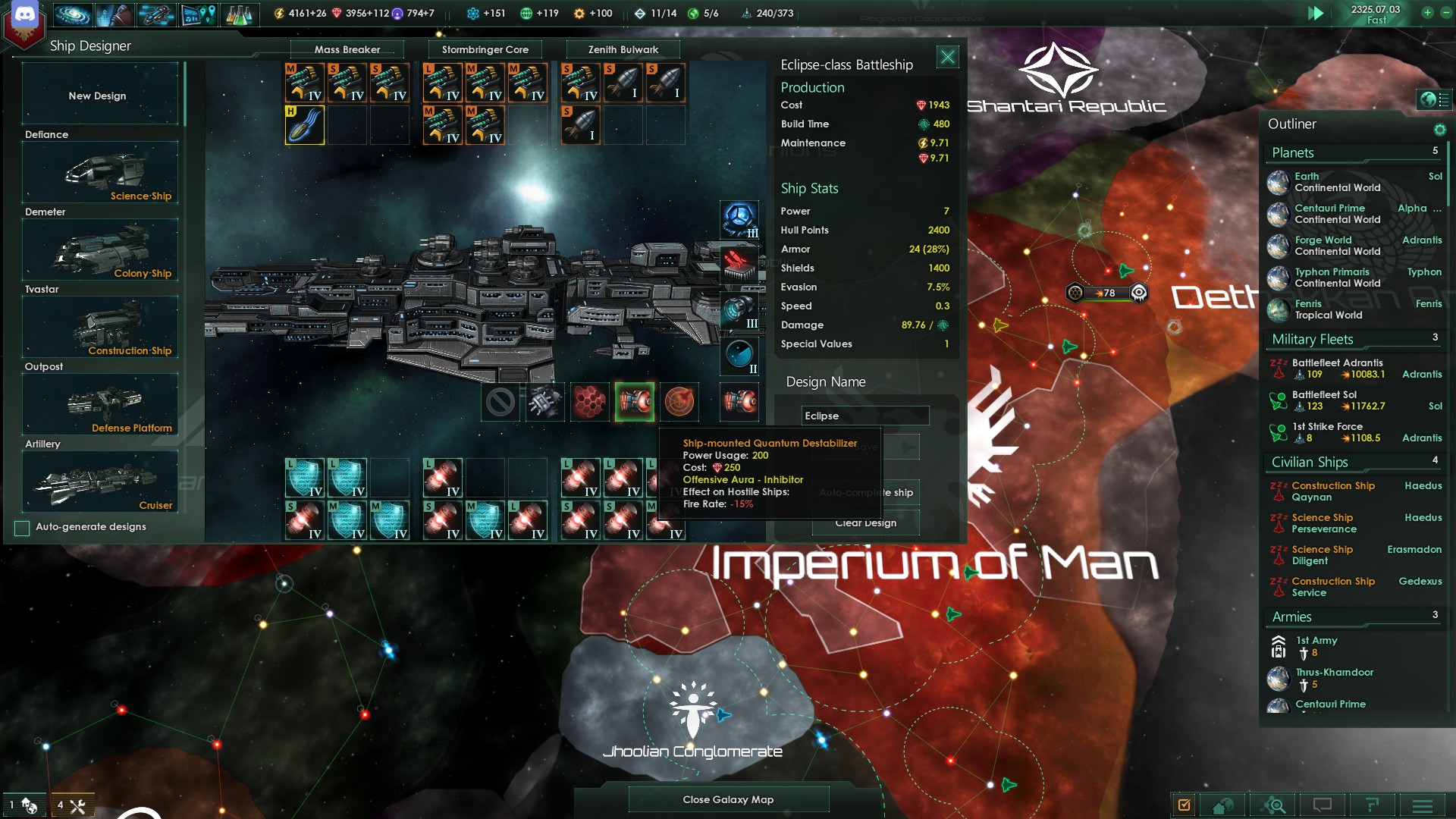Click the Close Galaxy Map button
This screenshot has height=819, width=1456.
pyautogui.click(x=727, y=799)
